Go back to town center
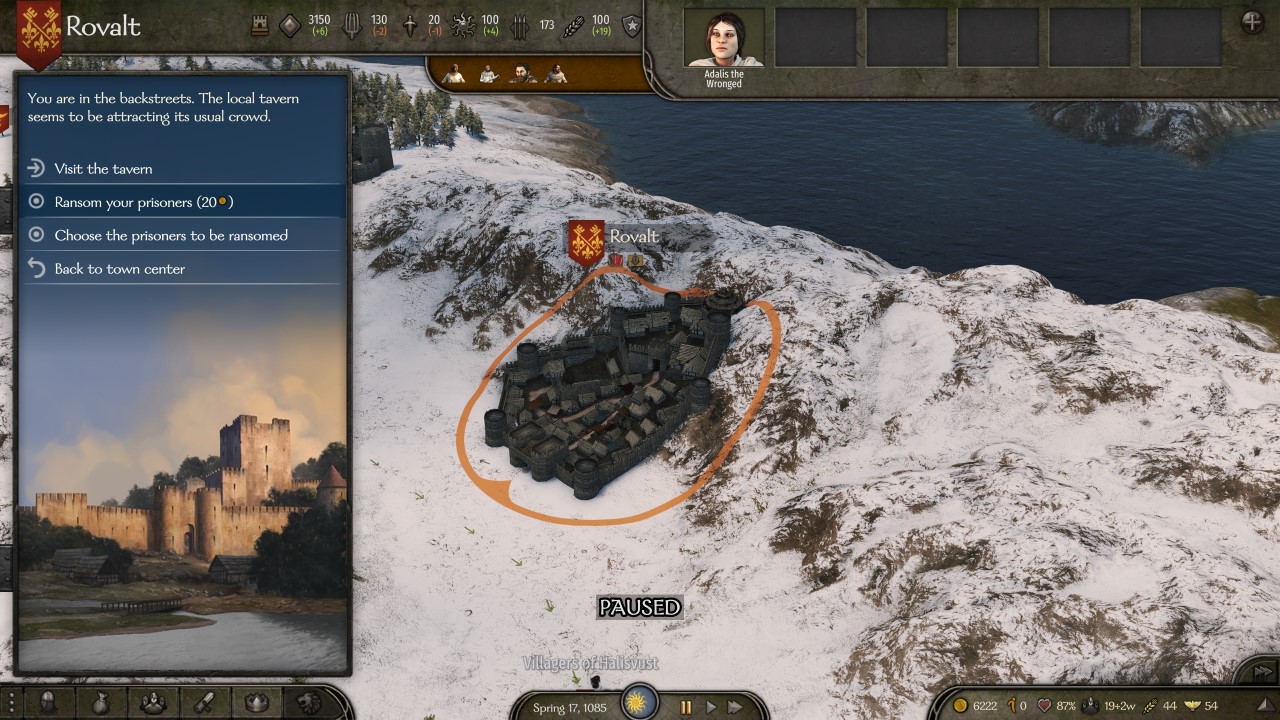This screenshot has height=720, width=1280. pyautogui.click(x=120, y=269)
